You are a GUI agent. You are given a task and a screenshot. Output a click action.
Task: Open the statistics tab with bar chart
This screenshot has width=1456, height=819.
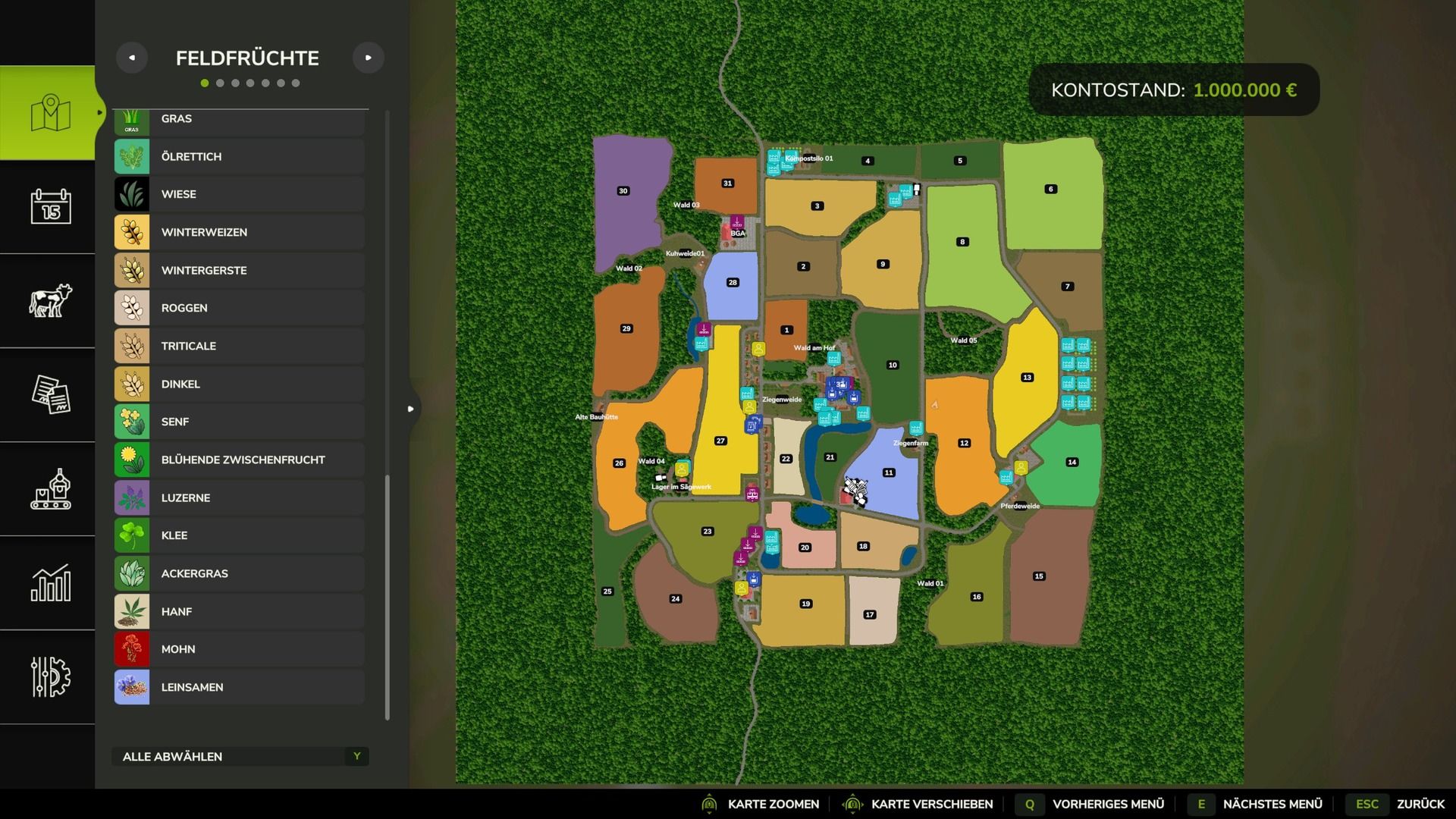click(50, 582)
